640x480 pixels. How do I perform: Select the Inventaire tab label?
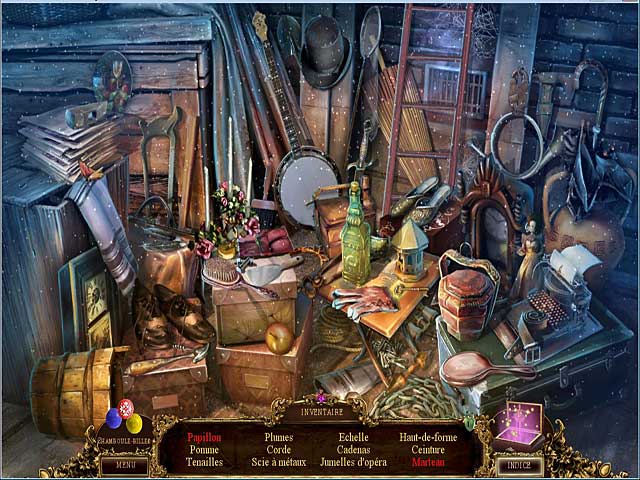click(321, 411)
